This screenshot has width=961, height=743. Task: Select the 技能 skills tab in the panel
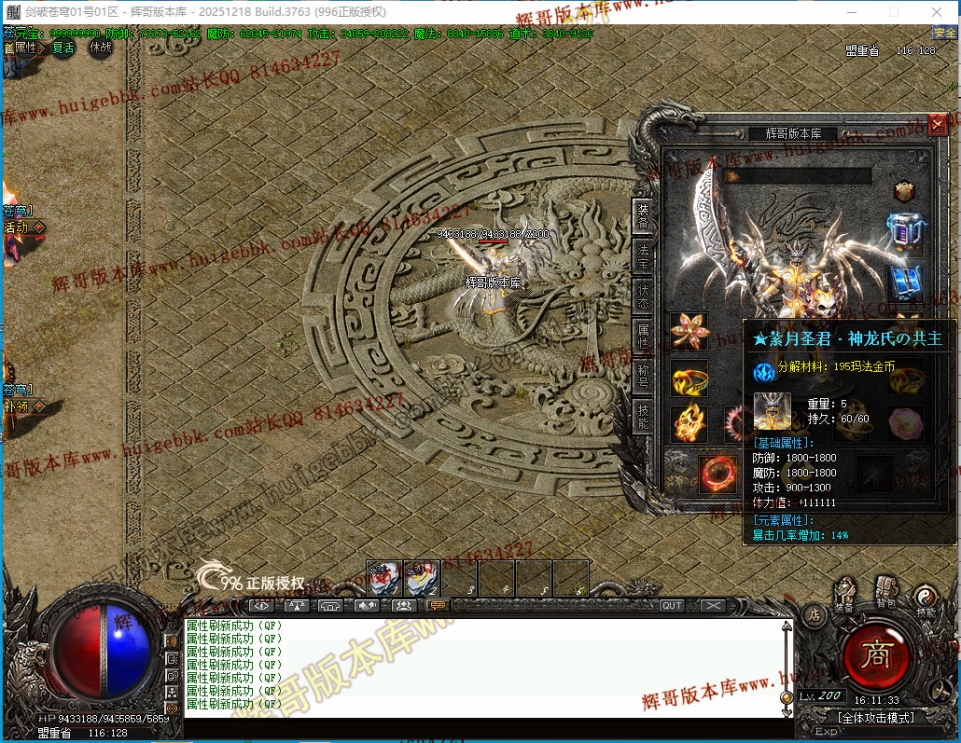click(643, 414)
